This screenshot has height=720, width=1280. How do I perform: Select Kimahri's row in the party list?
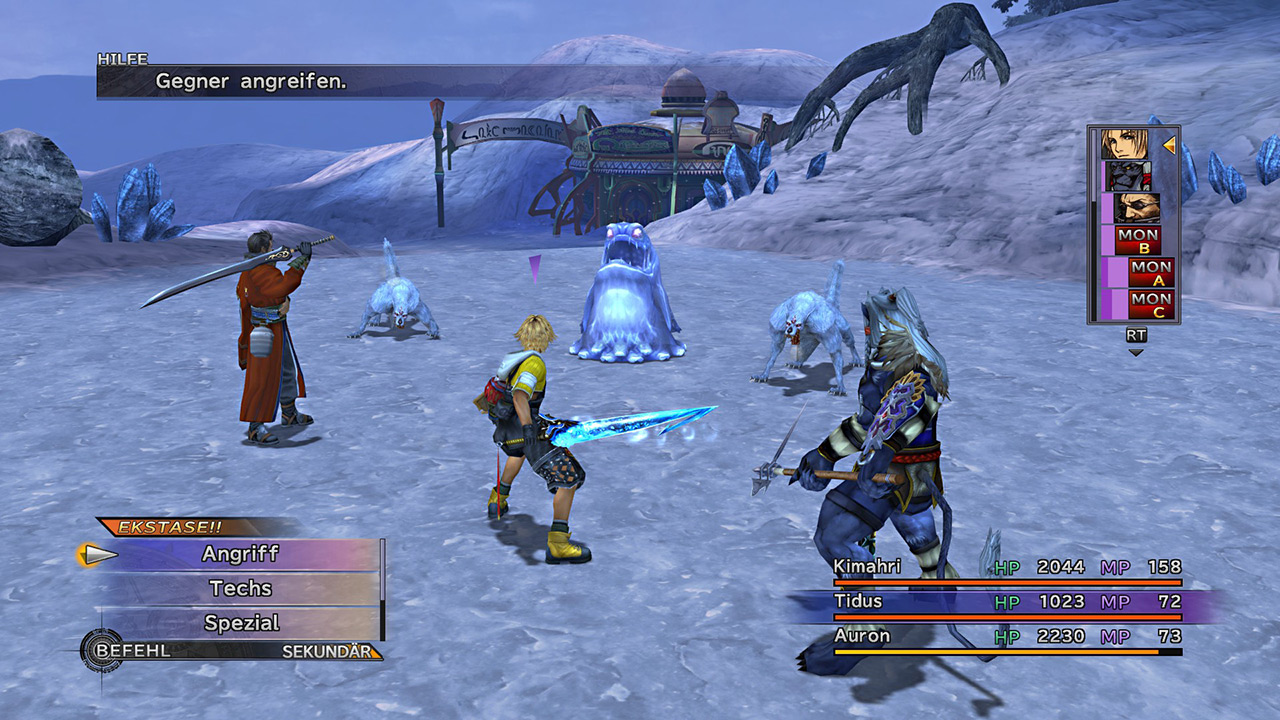[1008, 568]
